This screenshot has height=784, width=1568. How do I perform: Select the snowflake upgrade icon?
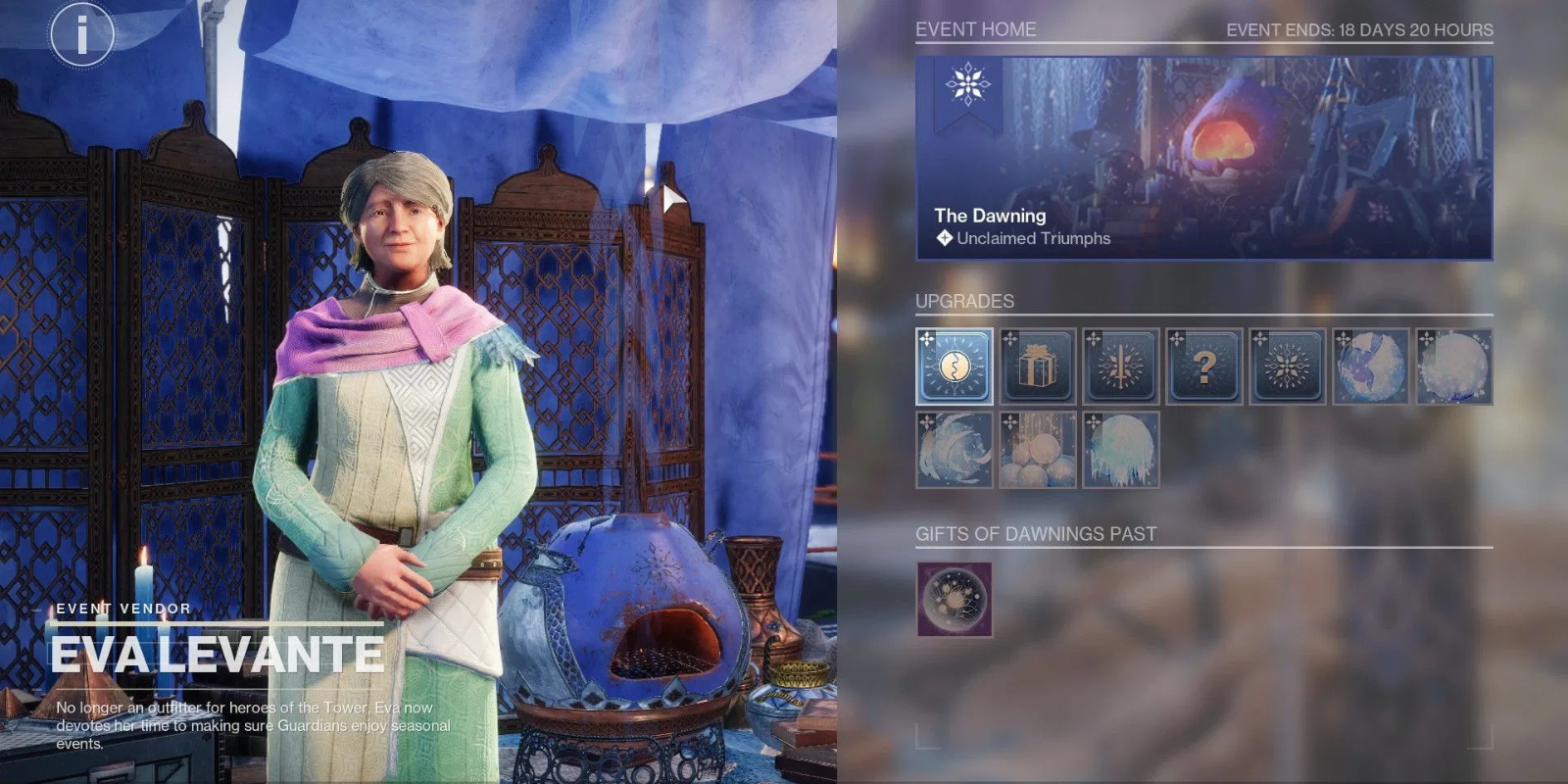(1289, 367)
